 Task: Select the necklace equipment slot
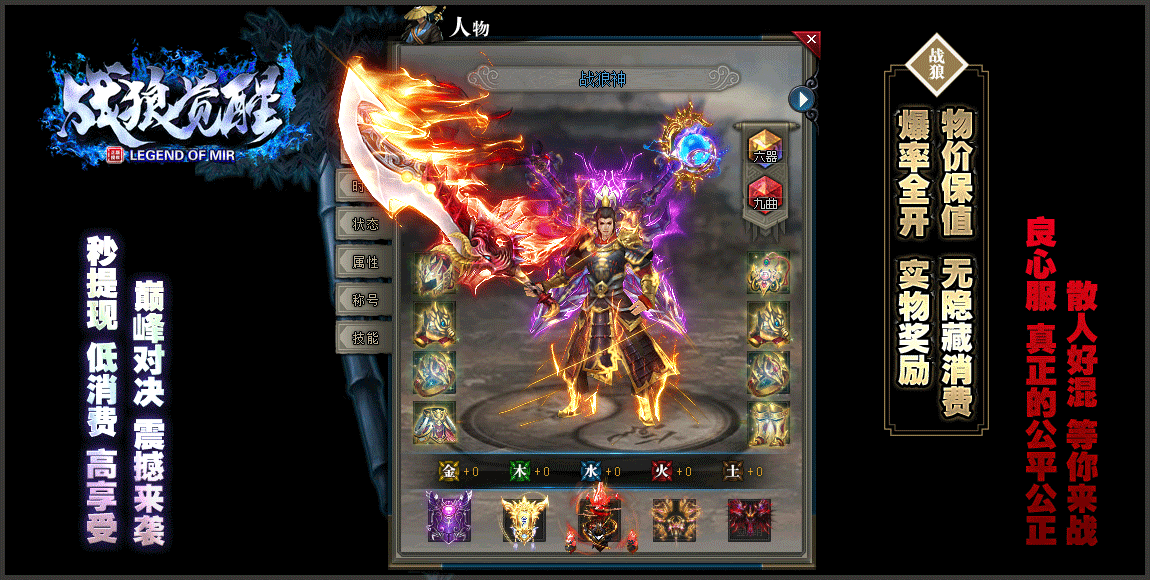point(768,272)
